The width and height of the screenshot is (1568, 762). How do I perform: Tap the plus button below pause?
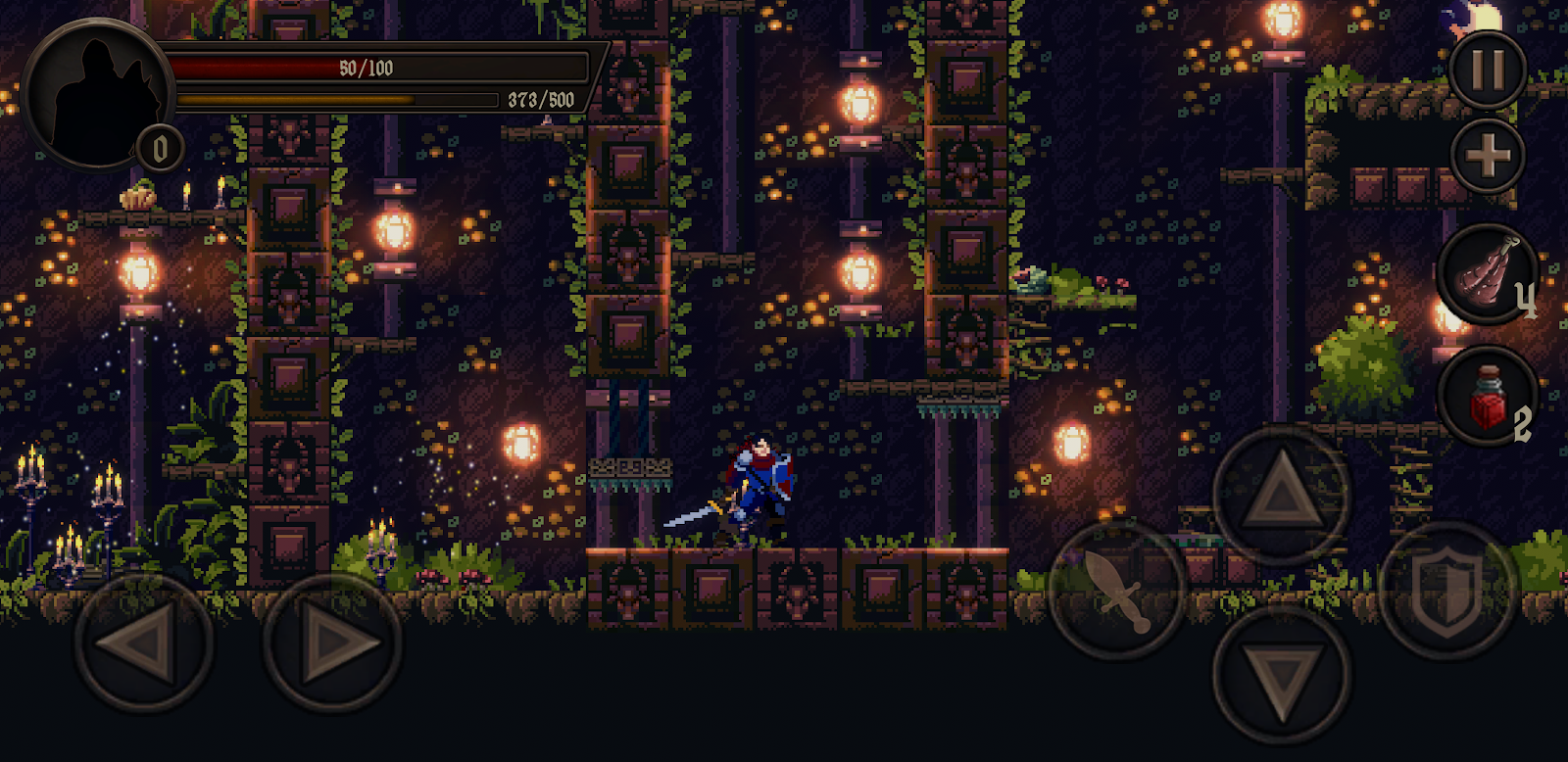tap(1487, 155)
